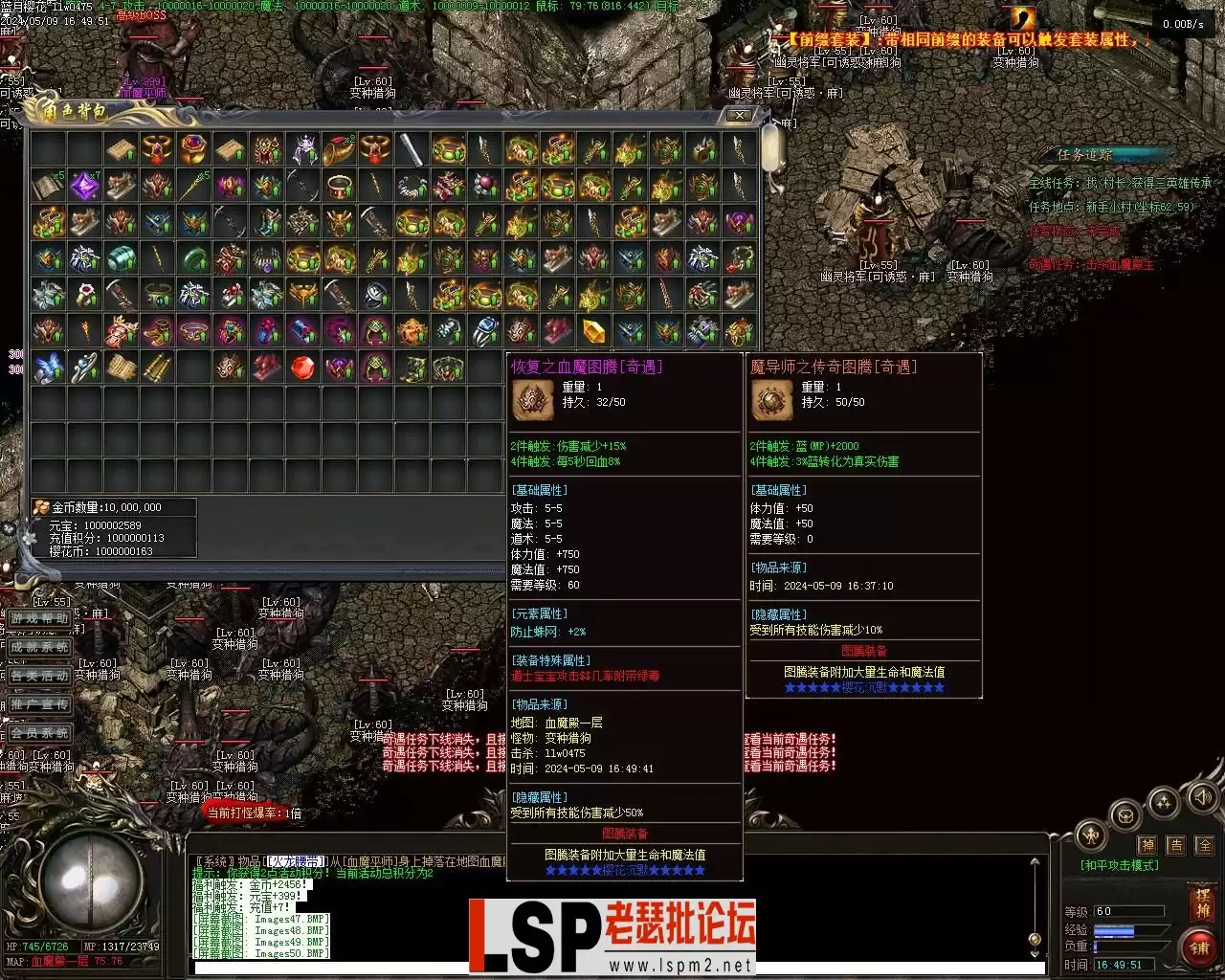The width and height of the screenshot is (1225, 980).
Task: Toggle the sound speaker icon
Action: pos(1202,796)
